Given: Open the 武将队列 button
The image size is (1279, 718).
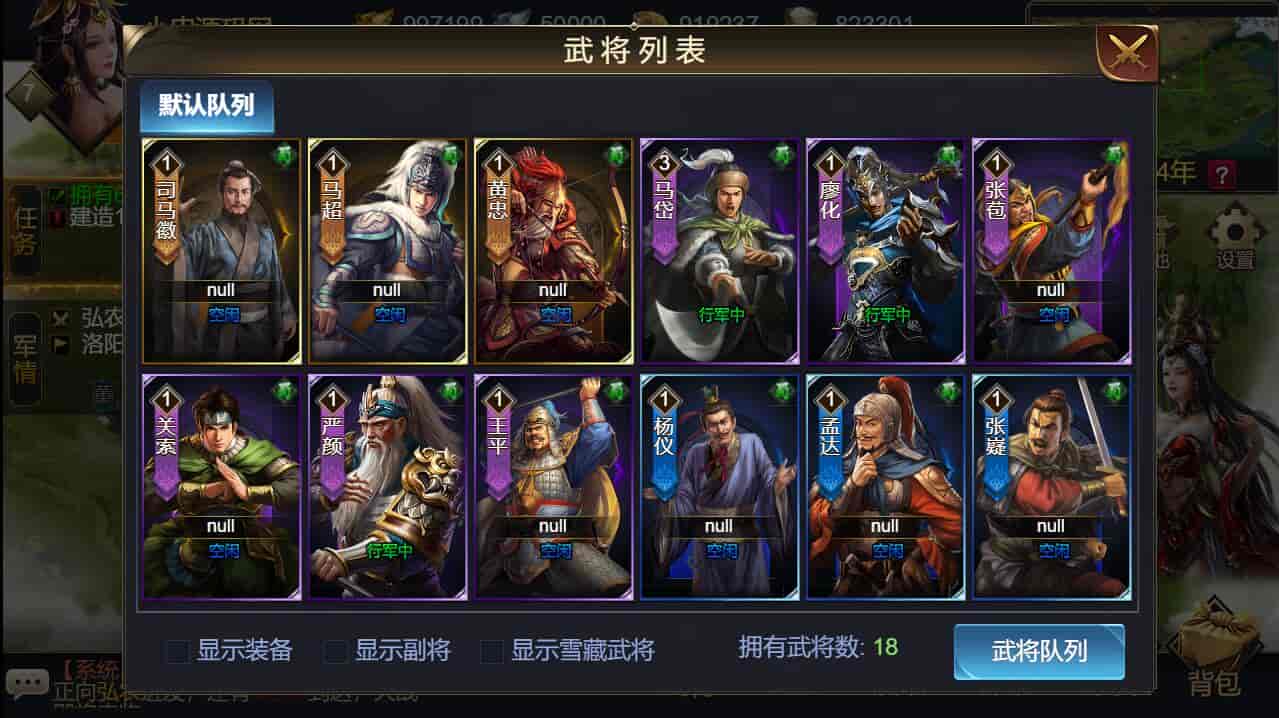Looking at the screenshot, I should coord(1038,652).
